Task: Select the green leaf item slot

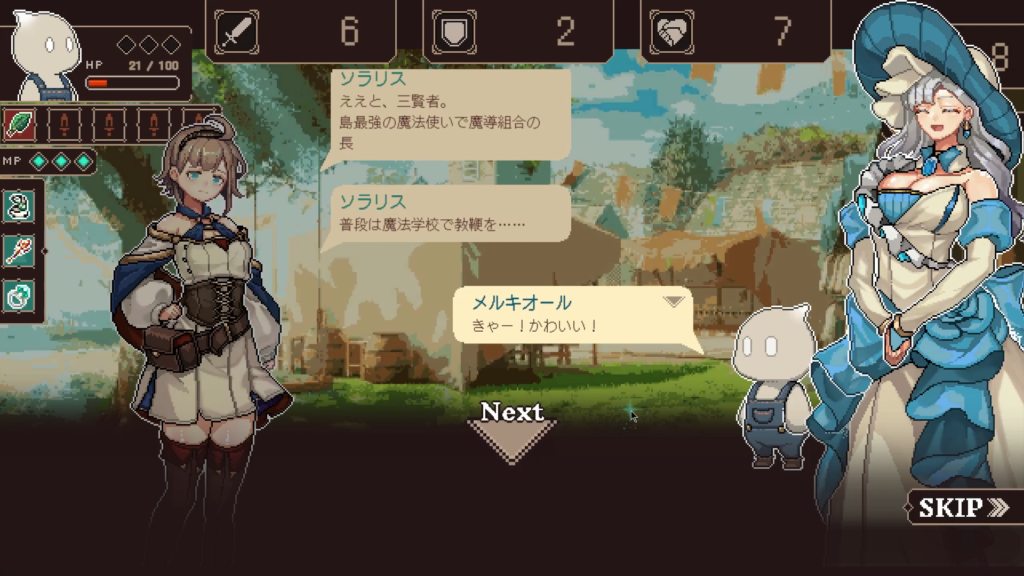Action: [20, 124]
